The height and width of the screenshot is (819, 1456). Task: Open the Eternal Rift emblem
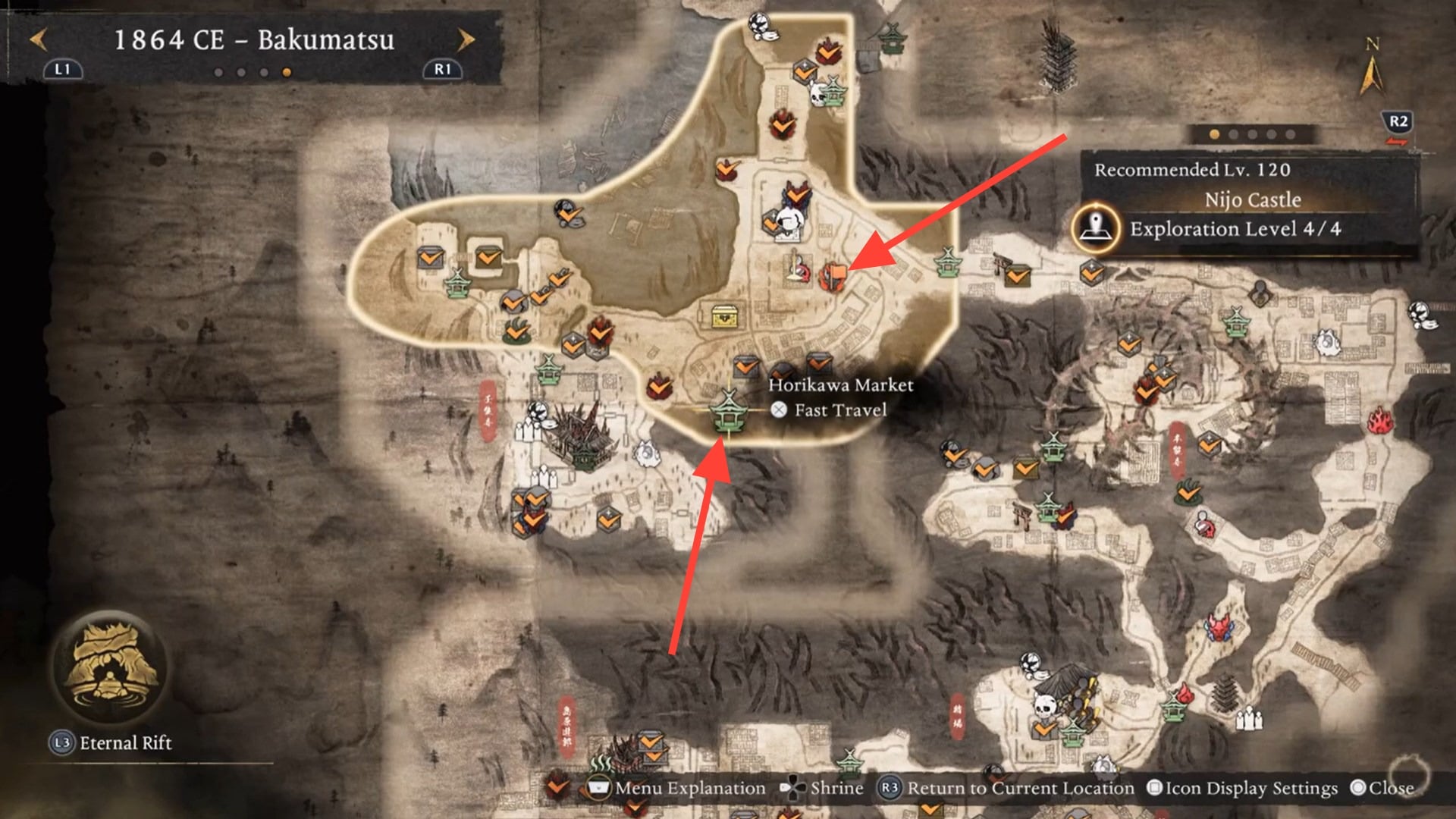(111, 666)
